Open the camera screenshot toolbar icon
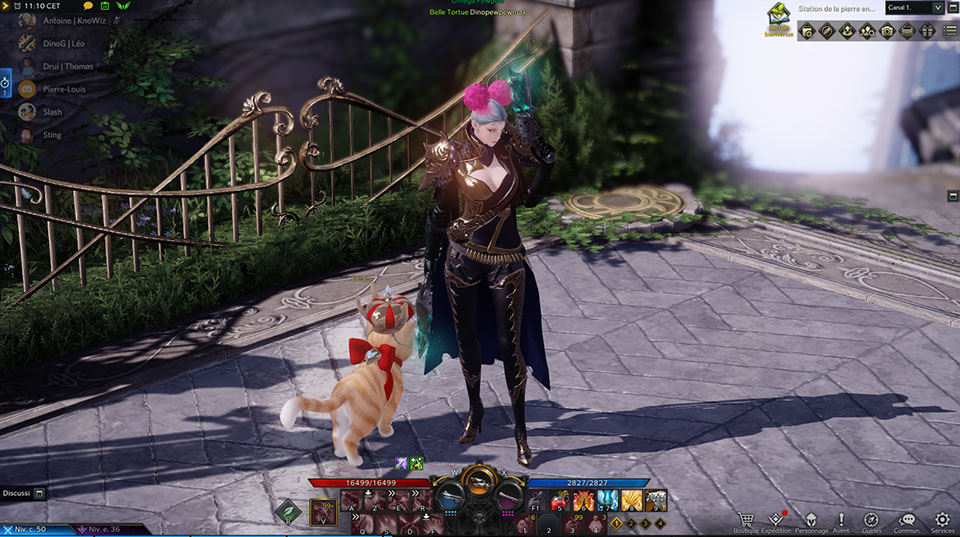The image size is (960, 537). pyautogui.click(x=887, y=31)
